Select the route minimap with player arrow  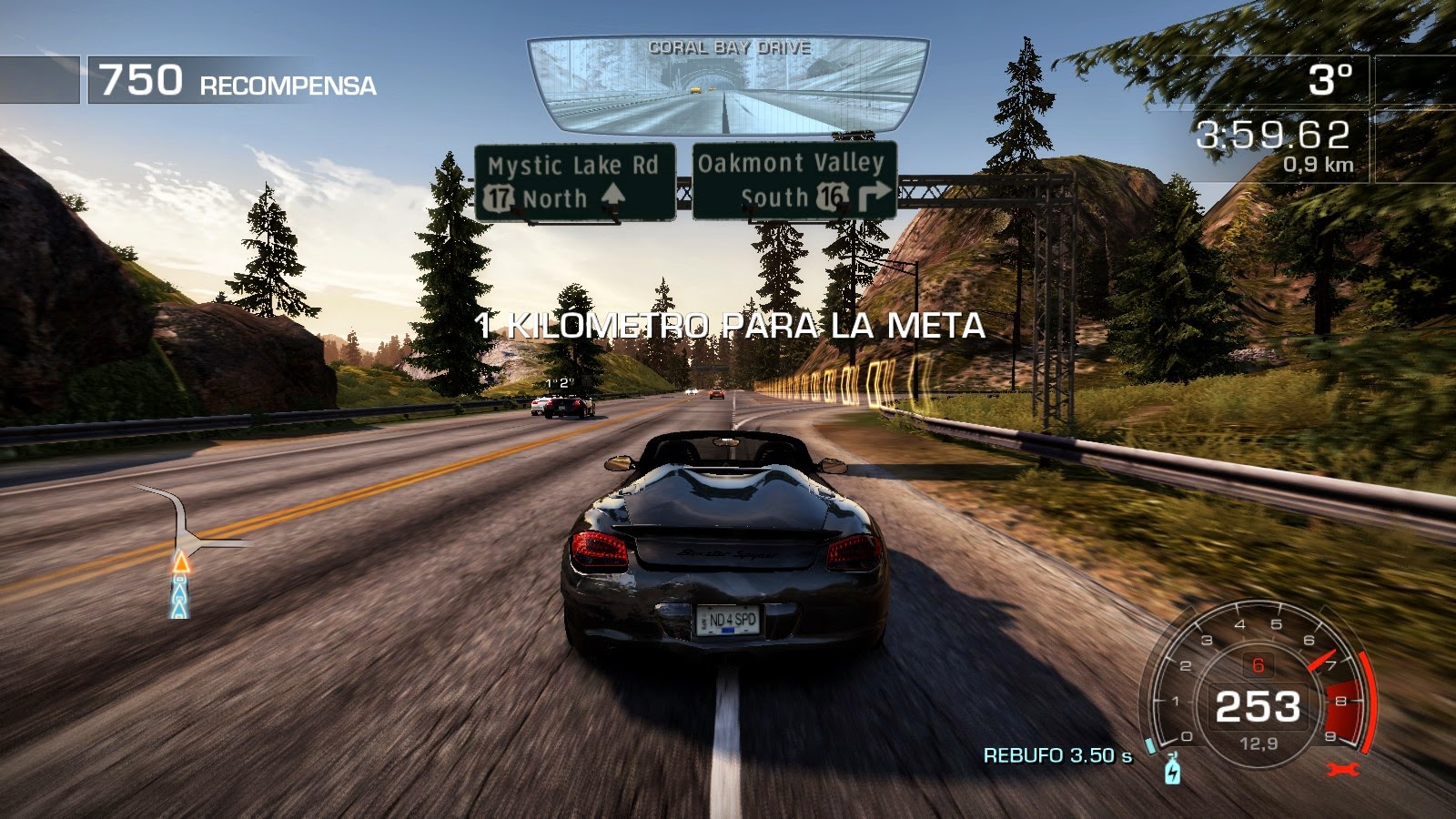[187, 551]
